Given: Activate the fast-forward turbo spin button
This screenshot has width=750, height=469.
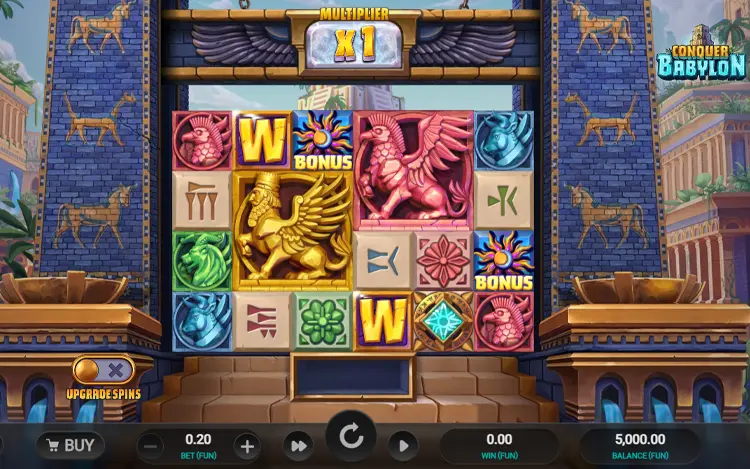Looking at the screenshot, I should 298,446.
